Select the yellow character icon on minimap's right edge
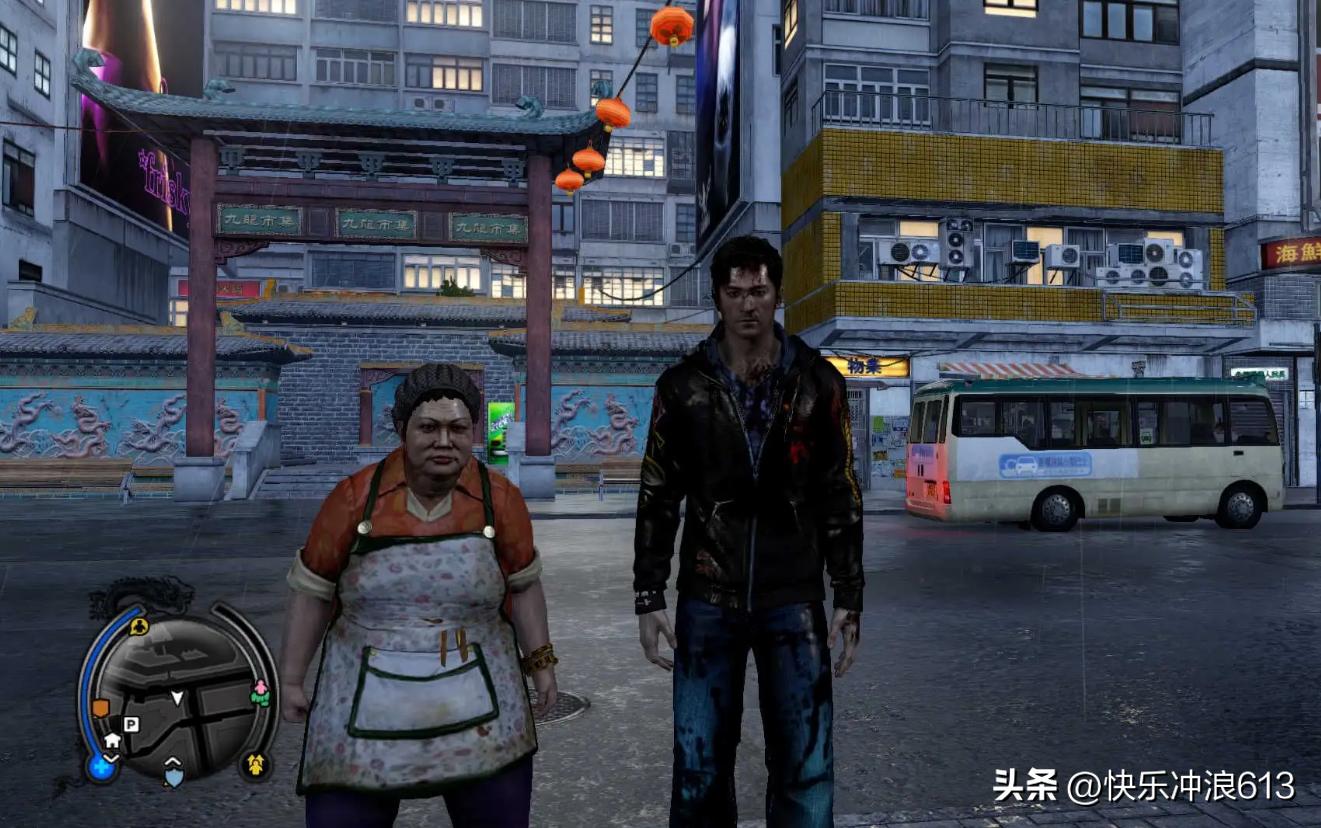 [x=257, y=764]
